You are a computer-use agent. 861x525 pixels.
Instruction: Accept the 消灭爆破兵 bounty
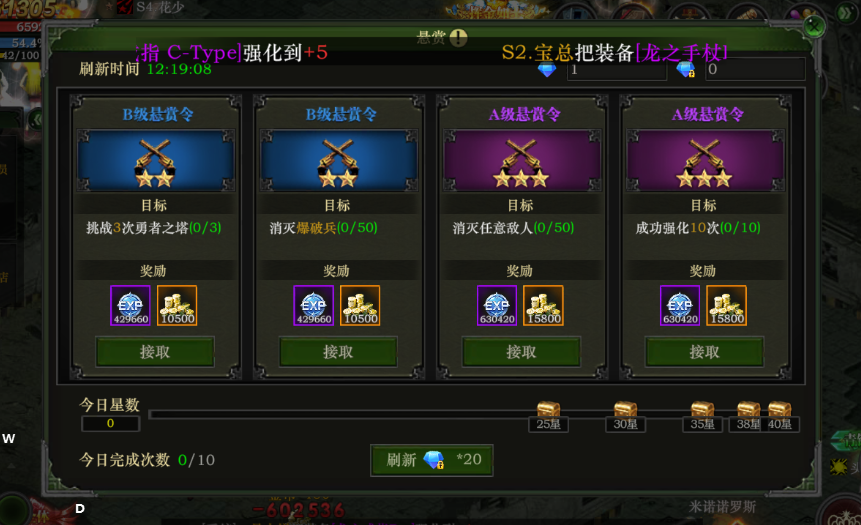pos(338,352)
